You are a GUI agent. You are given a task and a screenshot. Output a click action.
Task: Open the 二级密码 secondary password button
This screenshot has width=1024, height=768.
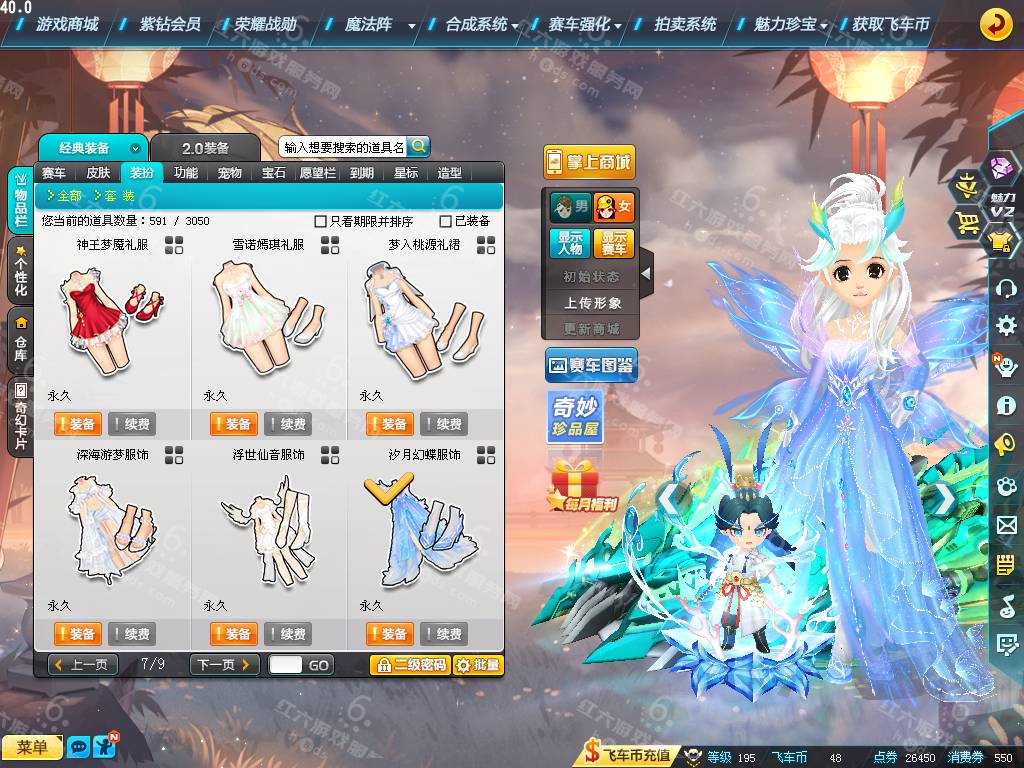click(410, 665)
